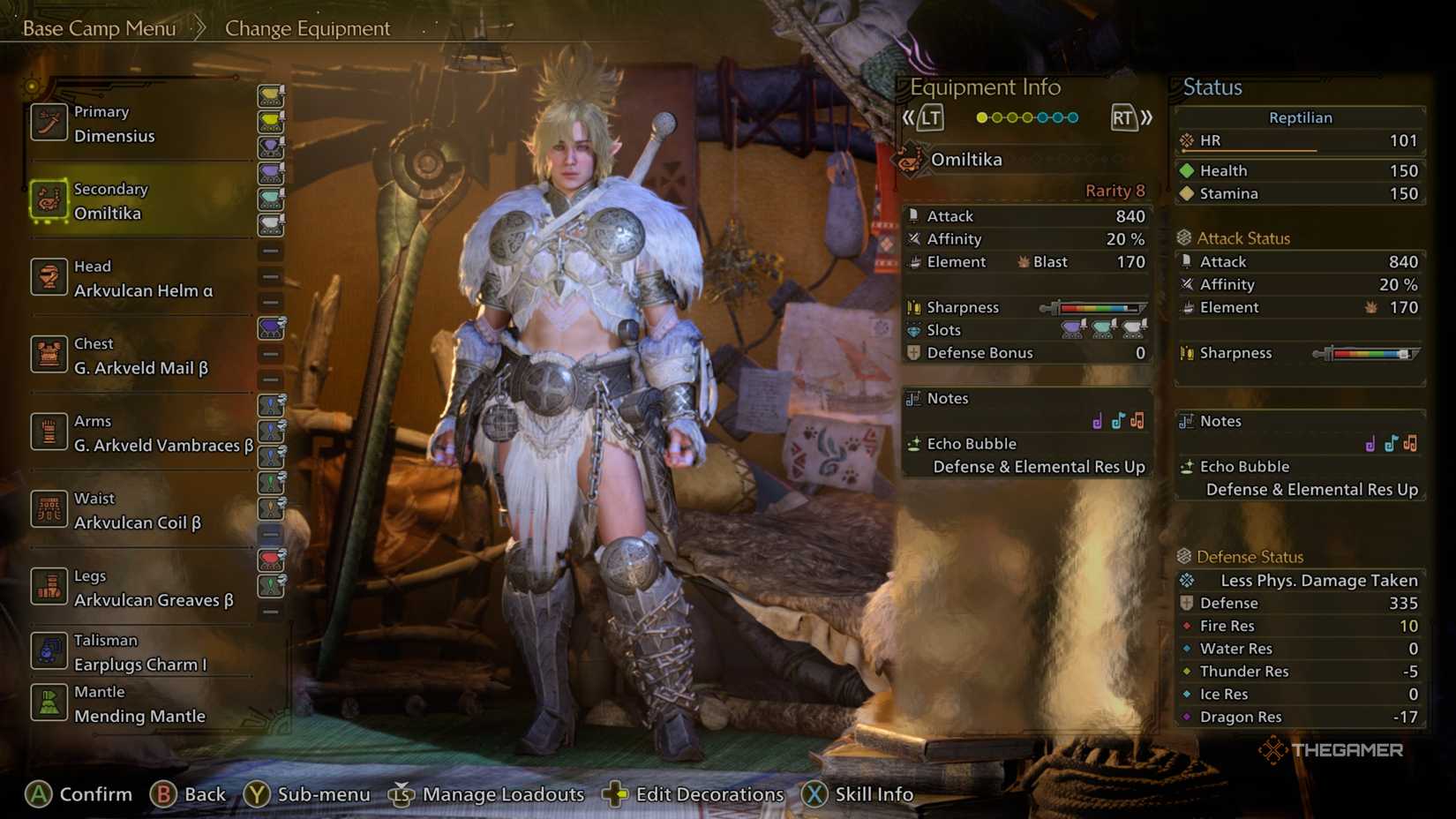
Task: Open the Waist slot Arkvulcan Coil β
Action: (137, 511)
